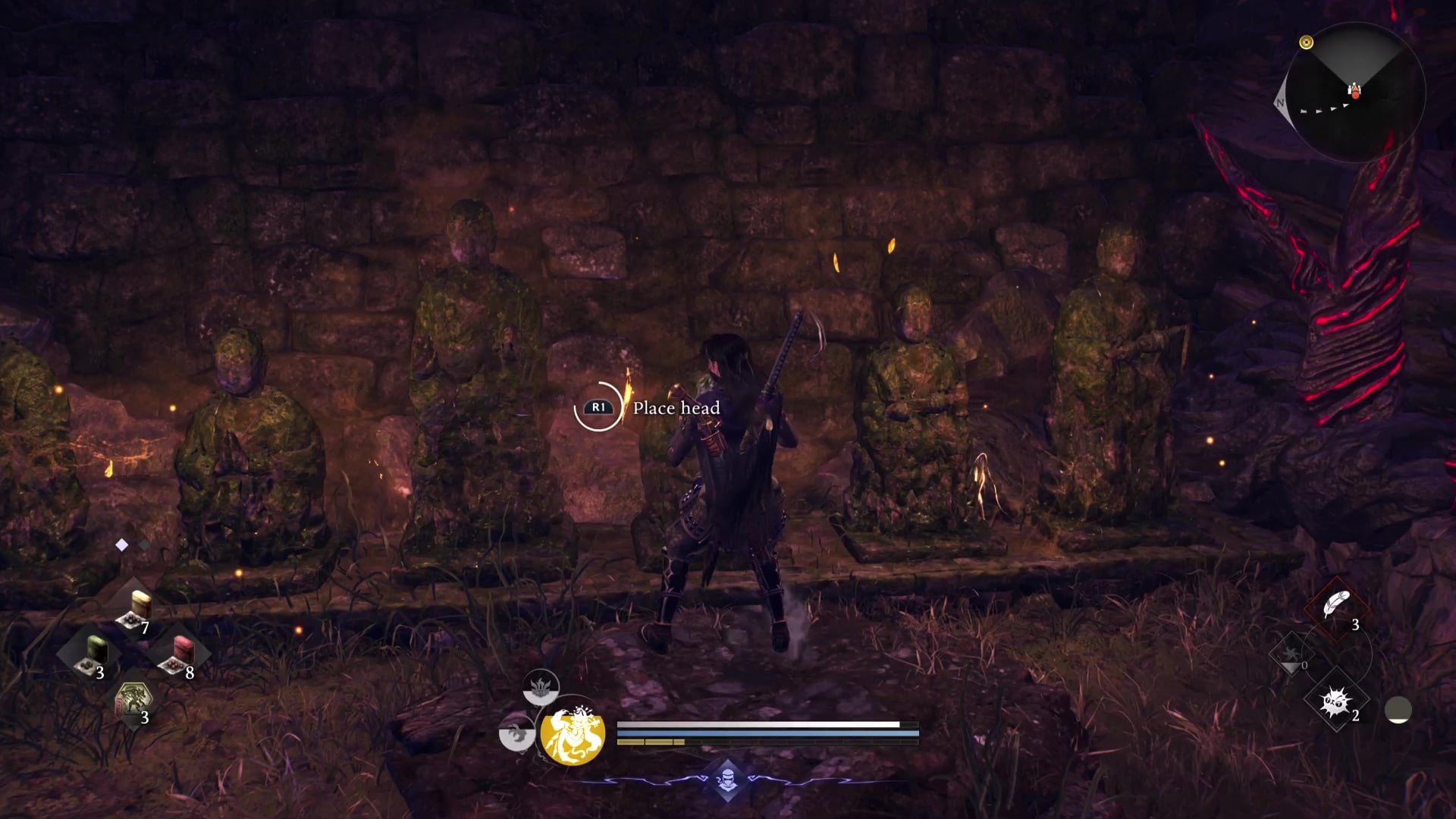Open the circular minimap
1456x819 pixels.
pyautogui.click(x=1354, y=93)
